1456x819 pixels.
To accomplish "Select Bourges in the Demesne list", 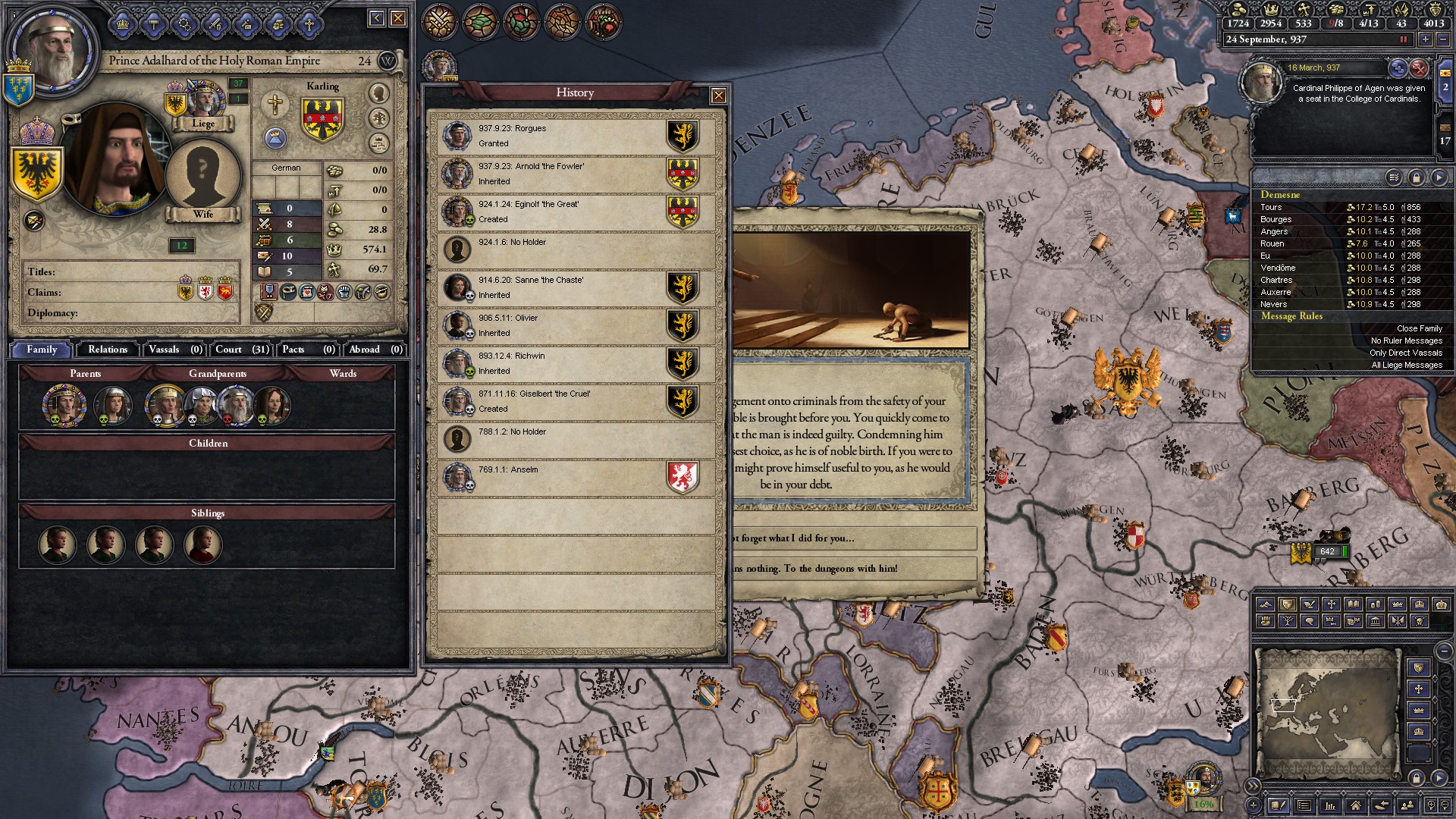I will coord(1276,219).
